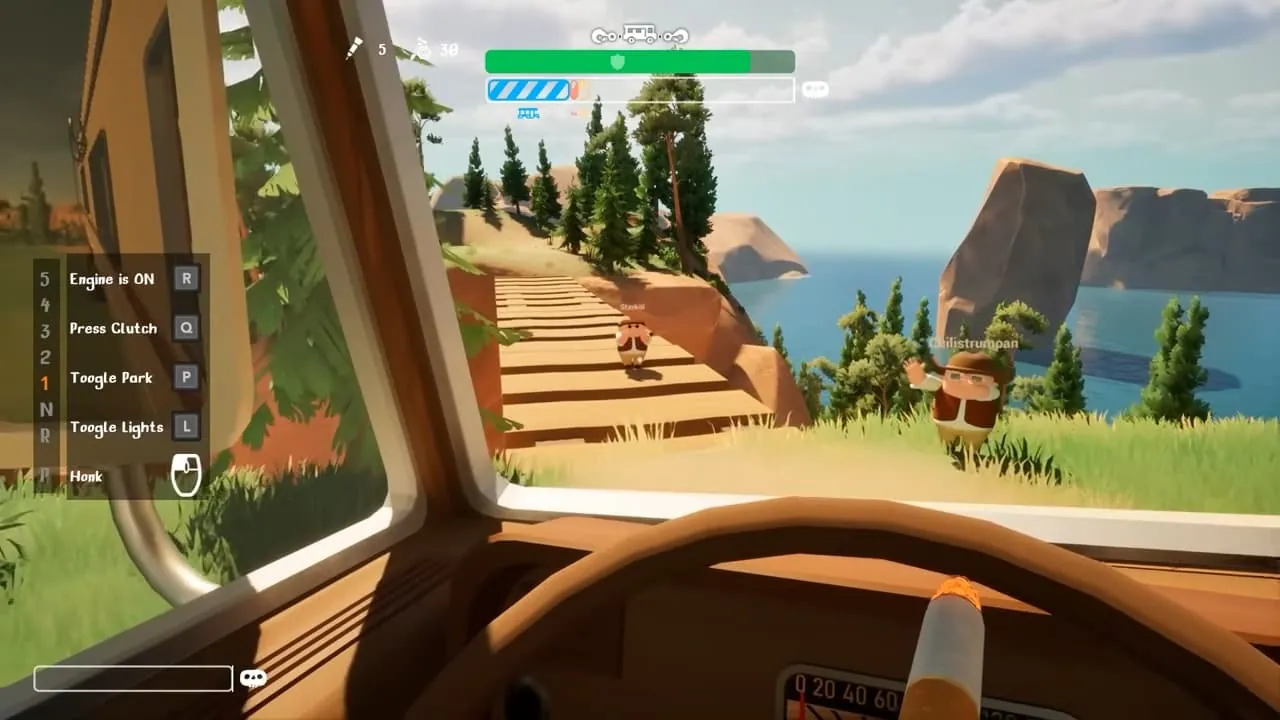Viewport: 1280px width, 720px height.
Task: Open chat via bubble icon beside input box
Action: tap(253, 678)
